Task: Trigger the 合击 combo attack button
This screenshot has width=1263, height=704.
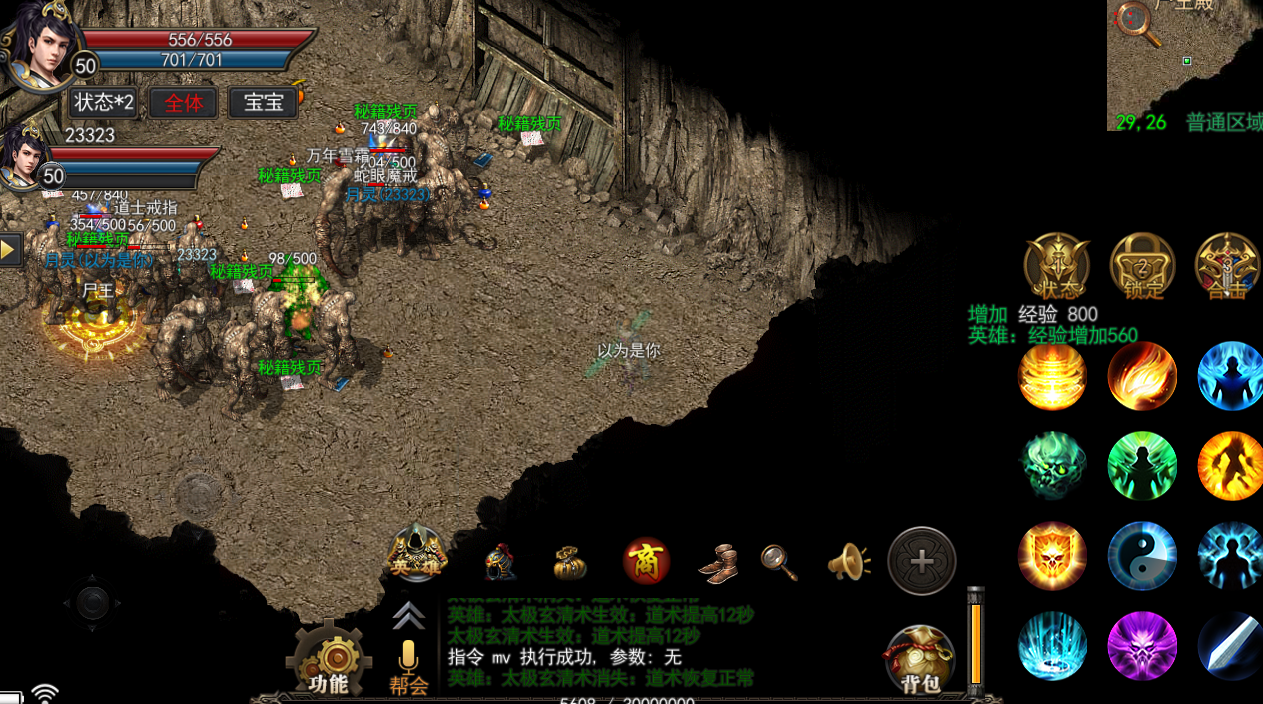Action: 1227,266
